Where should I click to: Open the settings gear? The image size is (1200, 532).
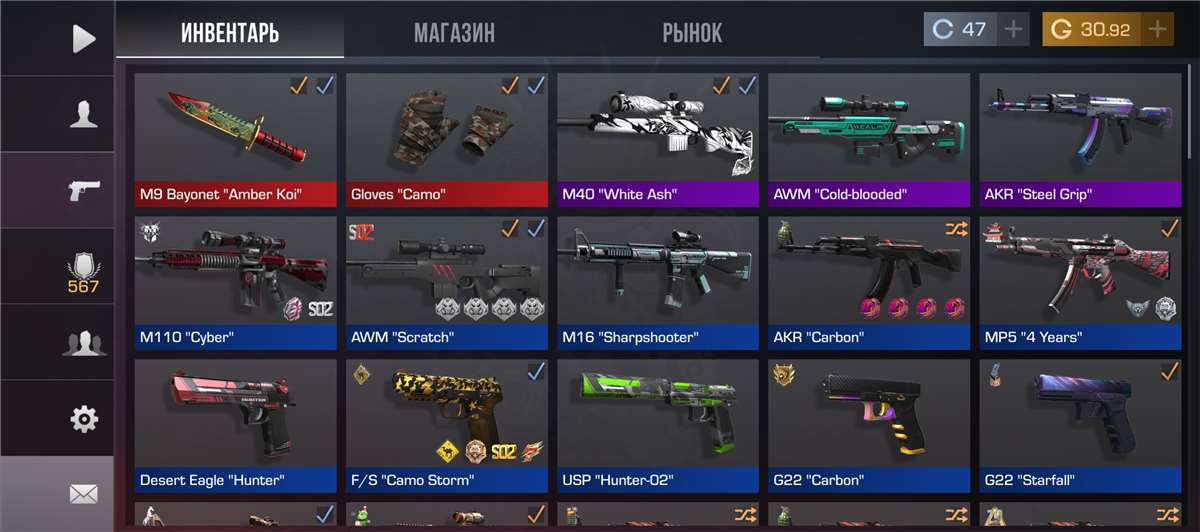[84, 418]
